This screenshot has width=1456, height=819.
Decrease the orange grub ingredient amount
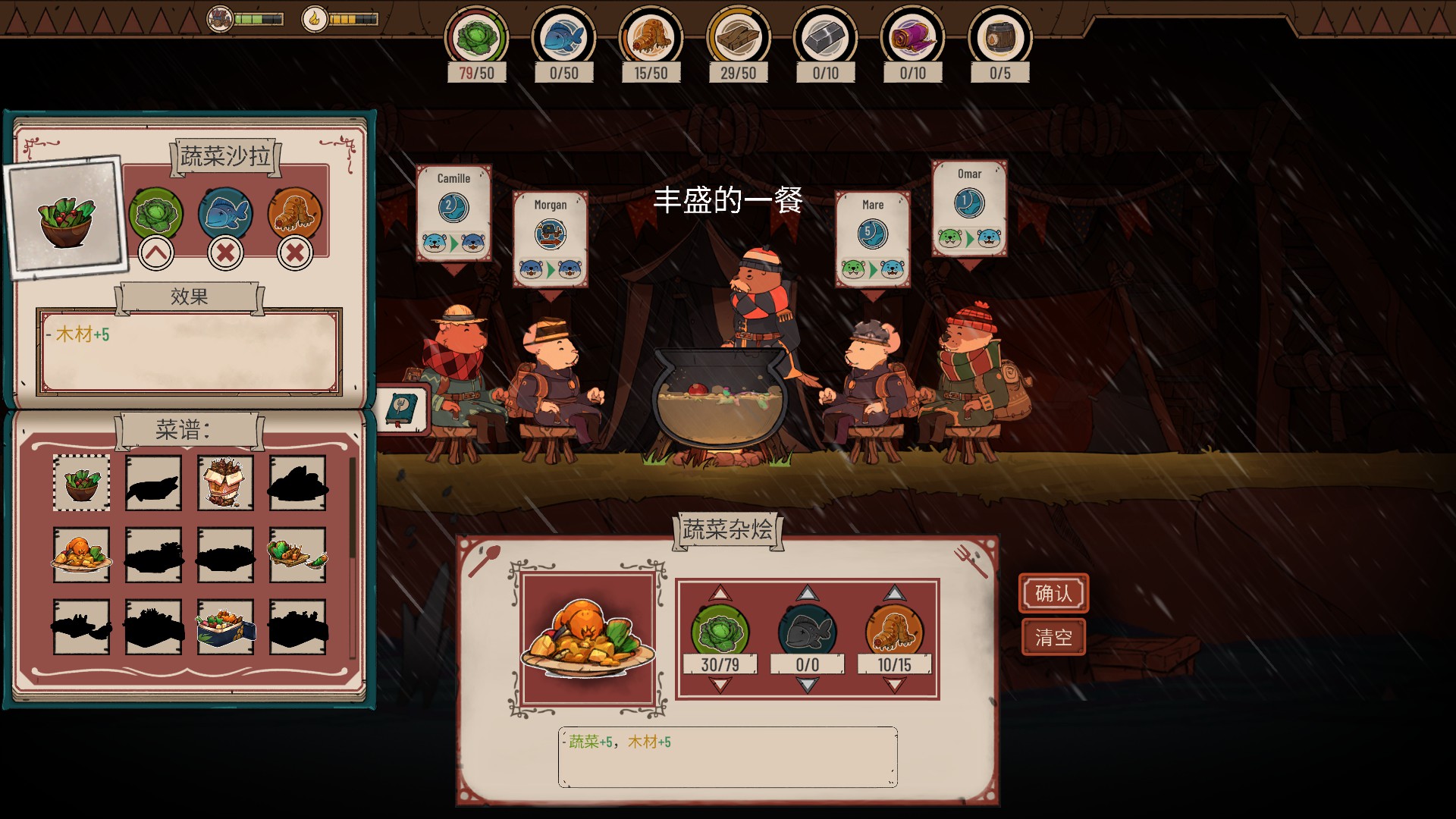pos(894,686)
